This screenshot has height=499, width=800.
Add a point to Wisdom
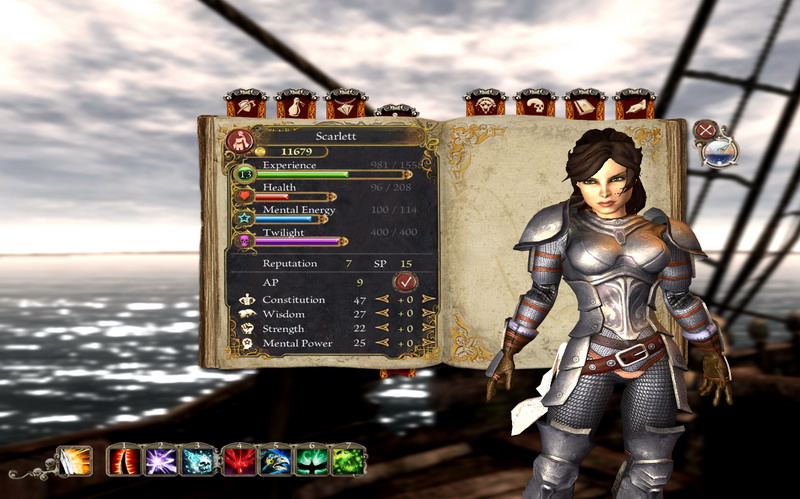click(x=428, y=314)
